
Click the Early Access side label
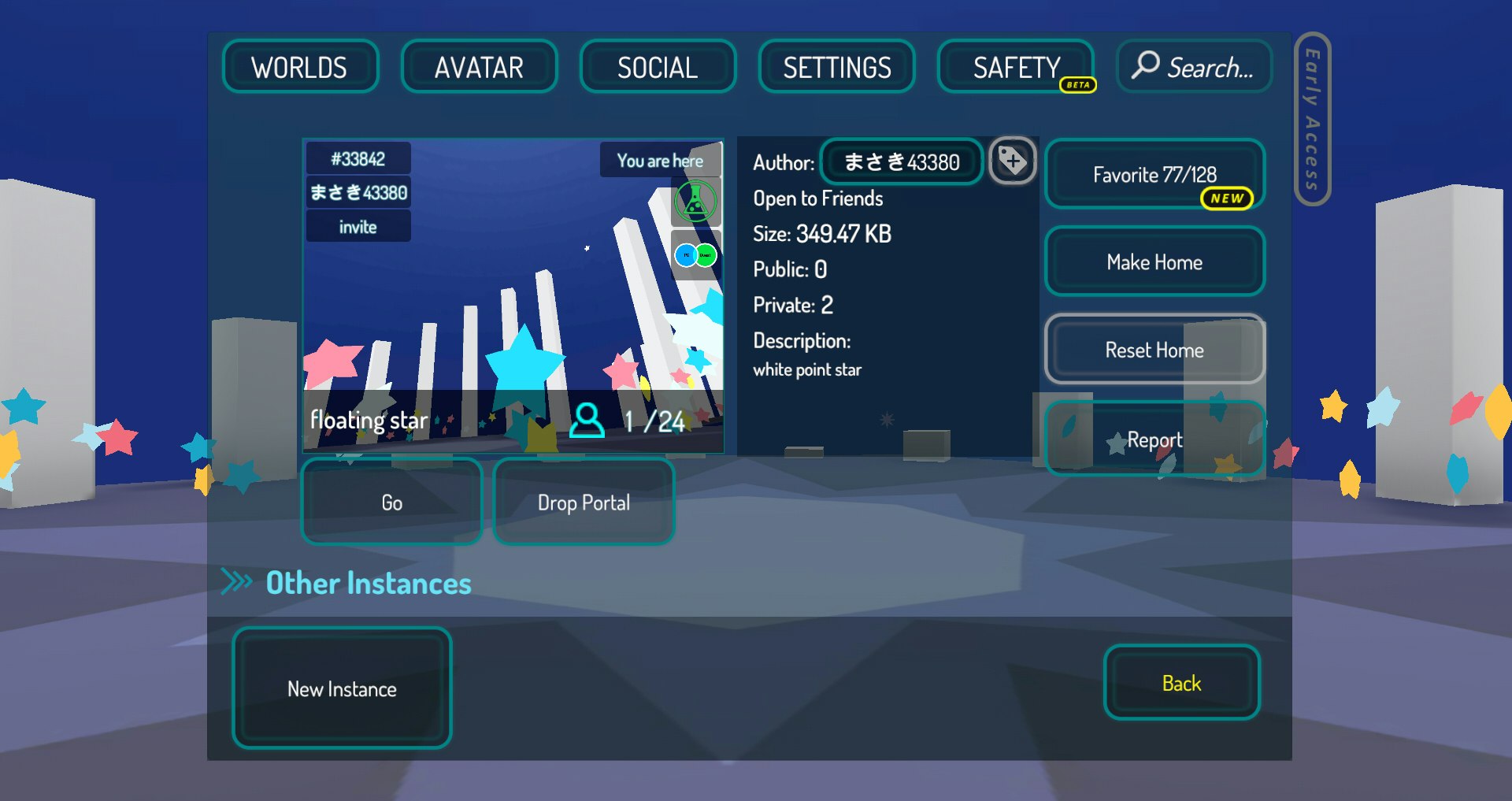click(1312, 119)
